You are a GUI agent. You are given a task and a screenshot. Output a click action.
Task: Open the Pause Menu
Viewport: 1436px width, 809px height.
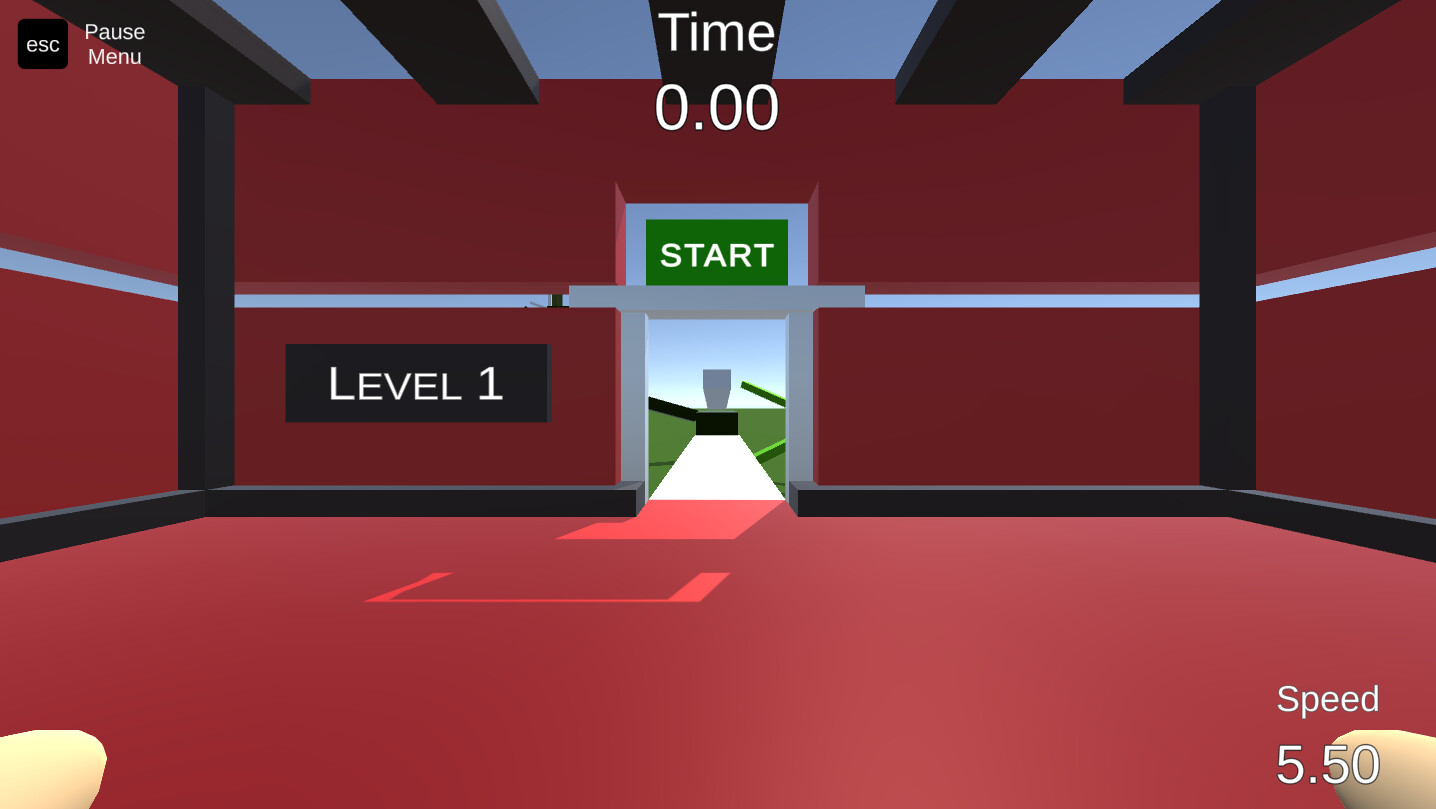[x=113, y=44]
